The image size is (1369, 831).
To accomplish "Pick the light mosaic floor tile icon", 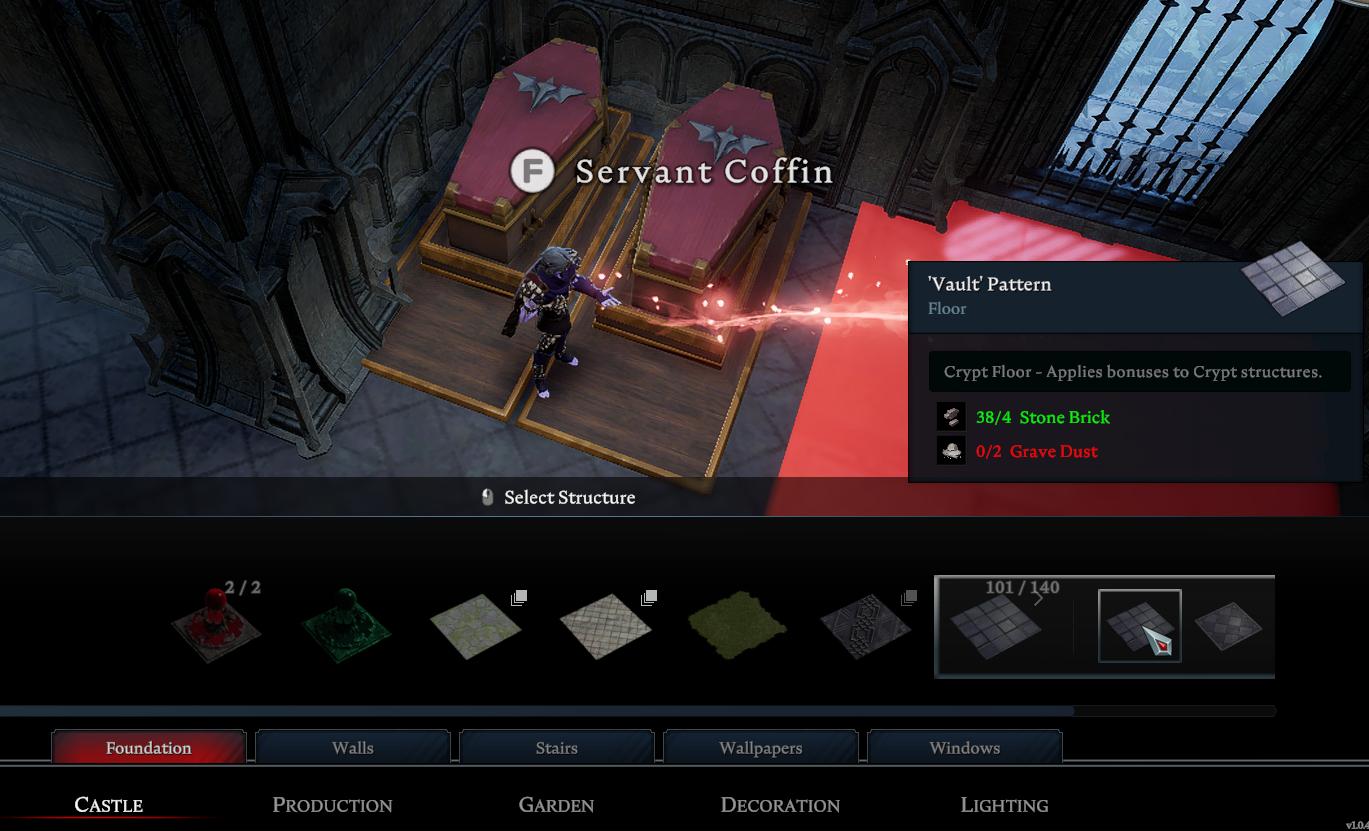I will [477, 627].
